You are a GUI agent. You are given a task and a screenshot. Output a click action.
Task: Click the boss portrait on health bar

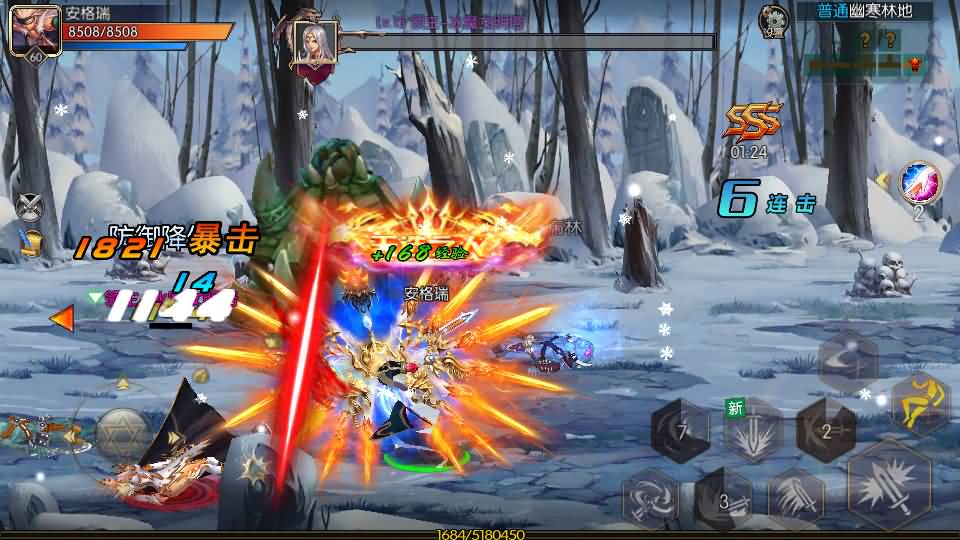(x=314, y=45)
